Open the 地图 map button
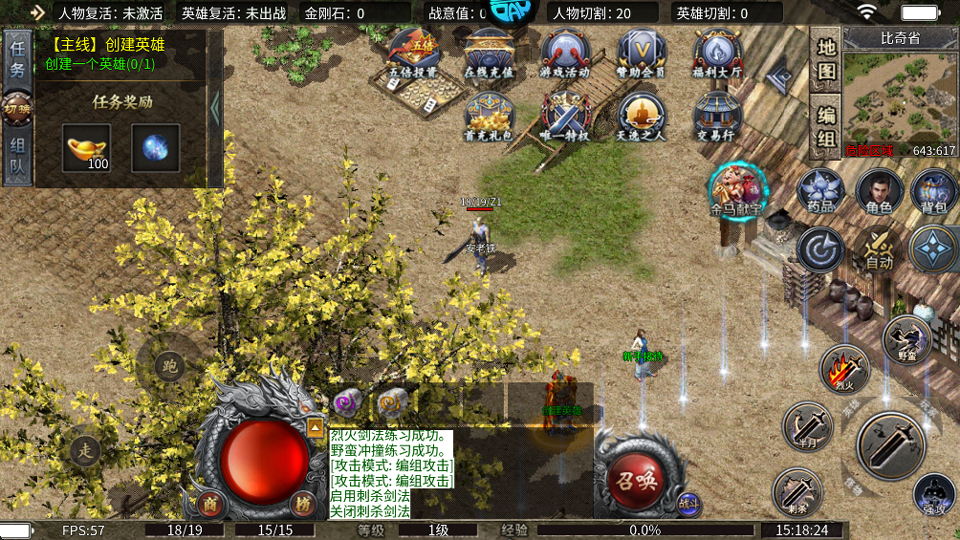Screen dimensions: 960x540 (826, 60)
